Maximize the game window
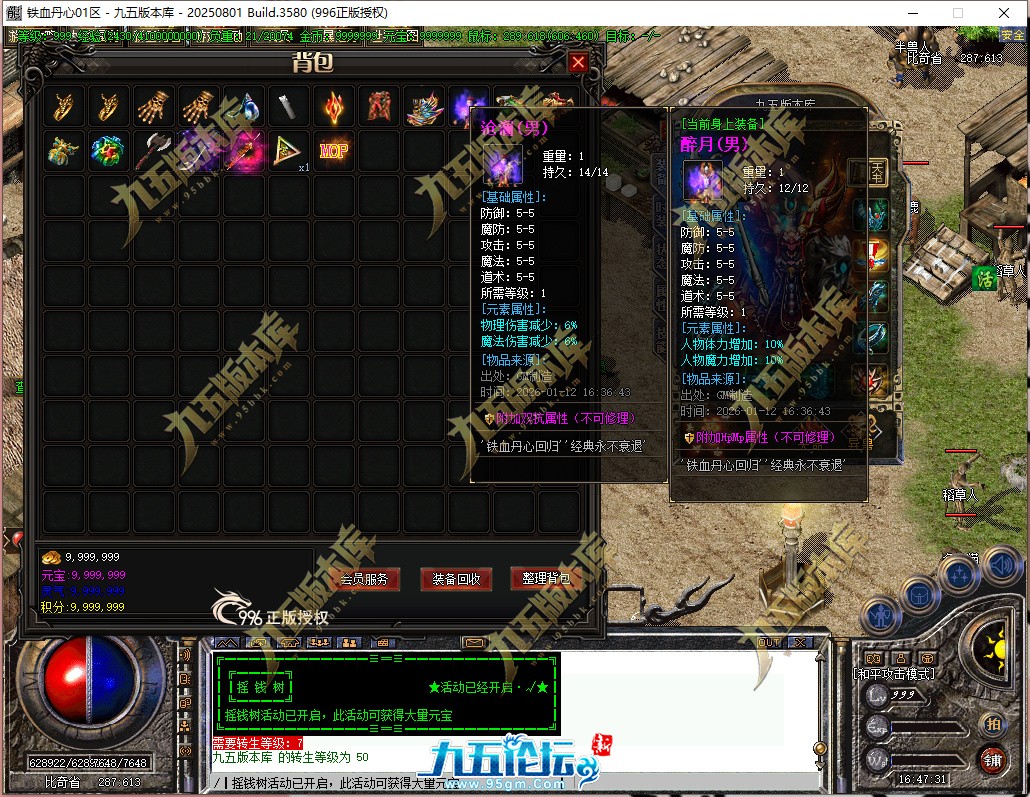1030x797 pixels. click(957, 13)
